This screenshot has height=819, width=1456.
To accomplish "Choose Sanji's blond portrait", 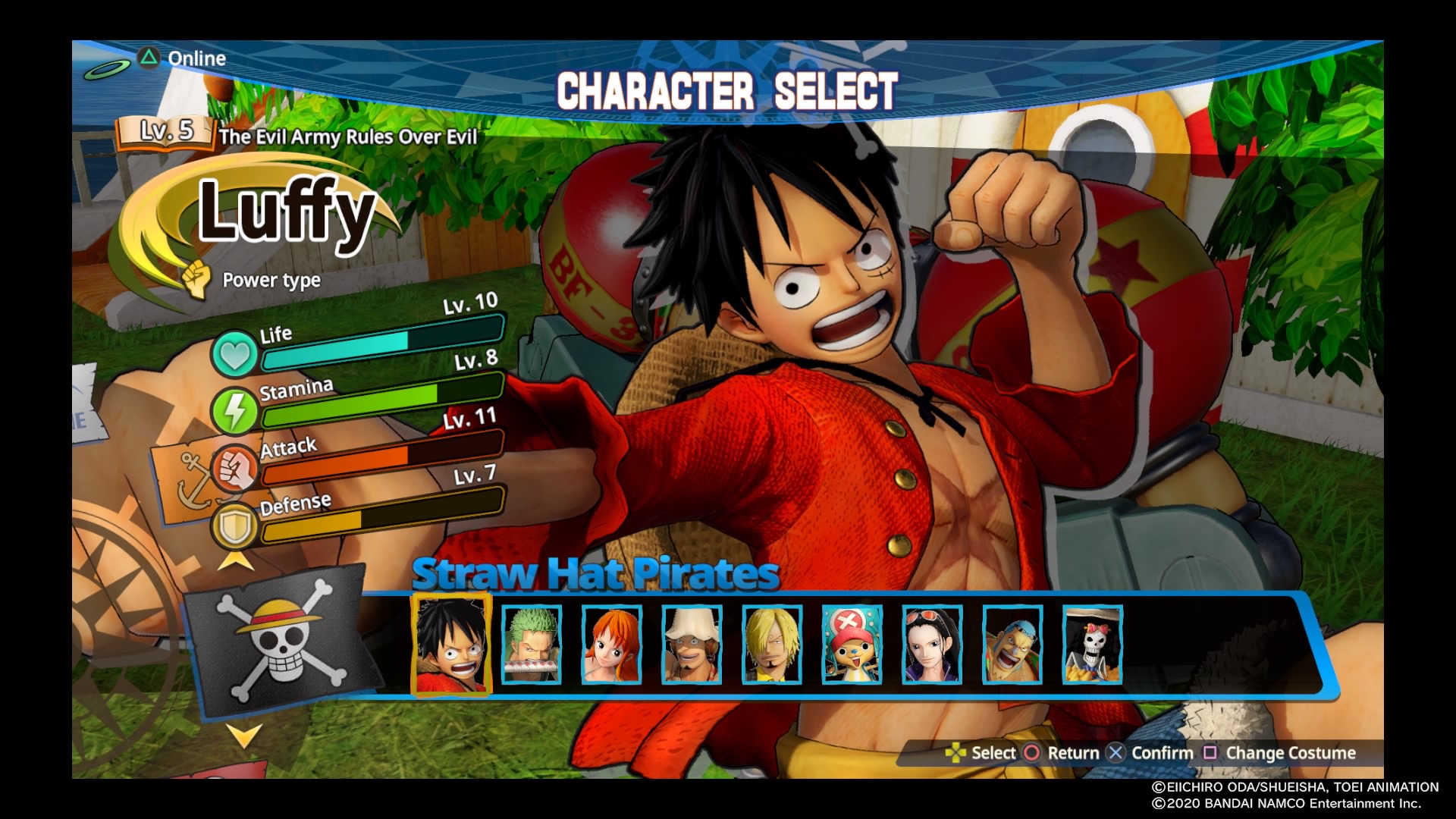I will tap(772, 645).
